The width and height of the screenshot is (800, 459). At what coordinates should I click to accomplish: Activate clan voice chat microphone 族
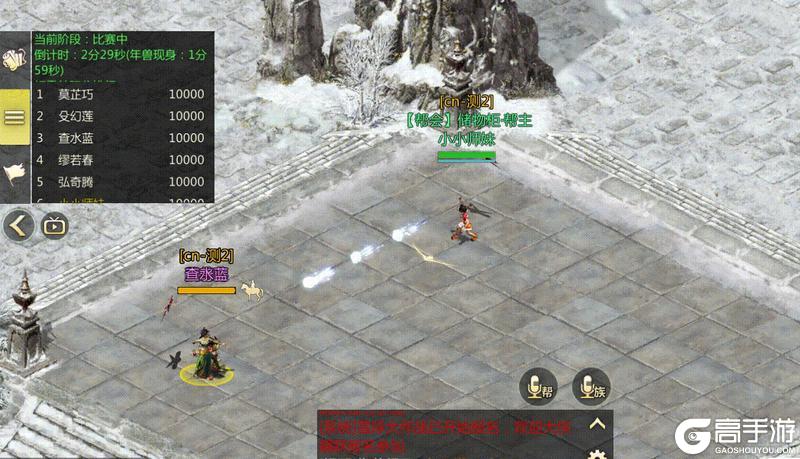(590, 386)
